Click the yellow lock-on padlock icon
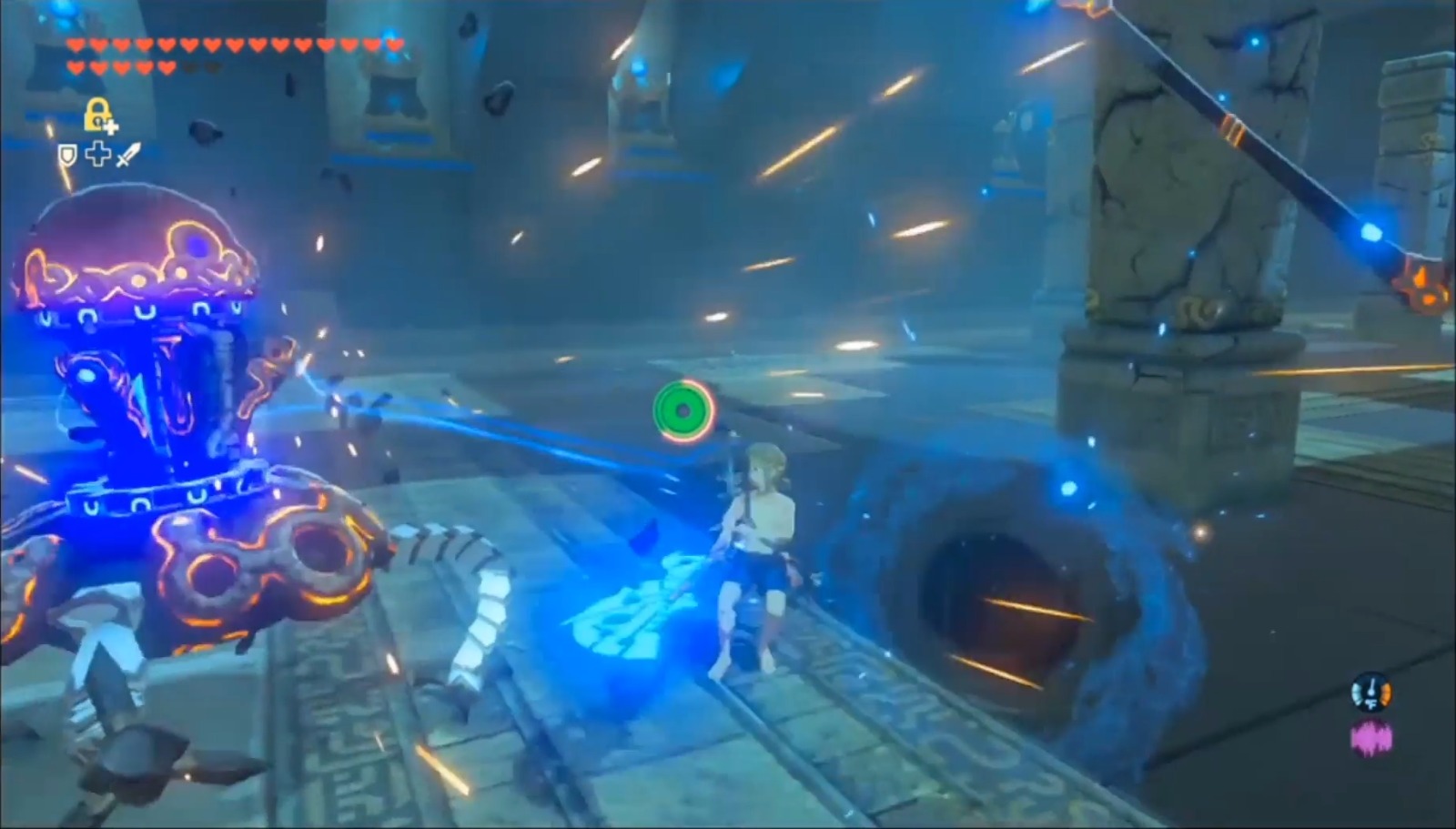Screen dimensions: 1456x829 pos(96,114)
